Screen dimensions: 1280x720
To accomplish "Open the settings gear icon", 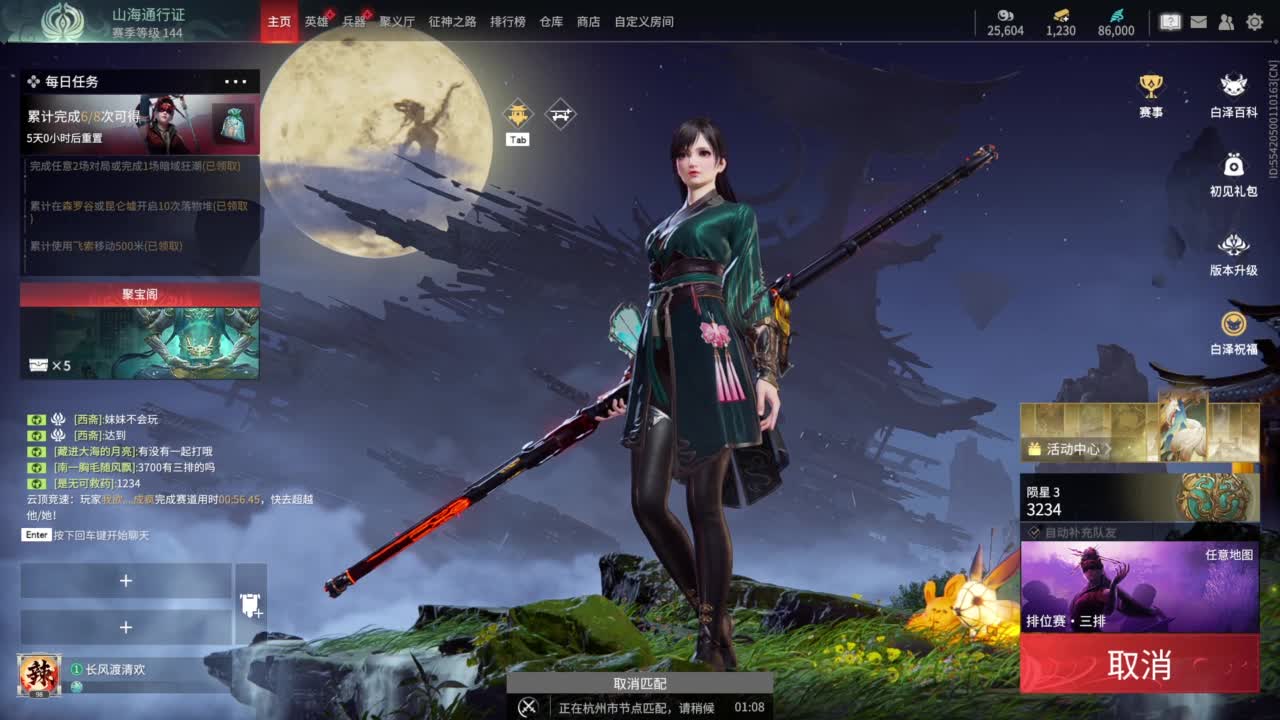I will point(1254,21).
